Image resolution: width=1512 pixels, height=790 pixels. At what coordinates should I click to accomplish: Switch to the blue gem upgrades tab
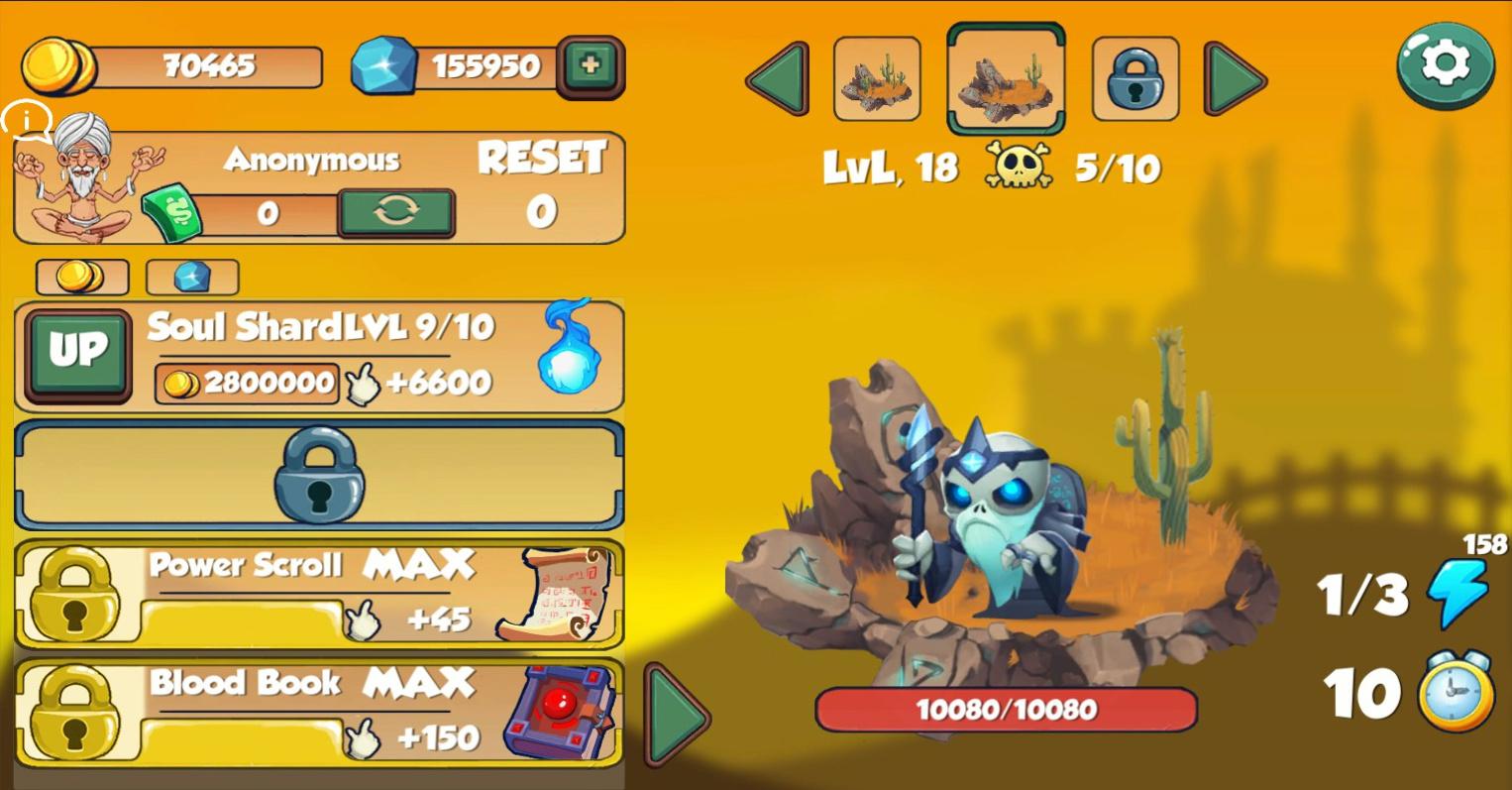click(x=192, y=277)
